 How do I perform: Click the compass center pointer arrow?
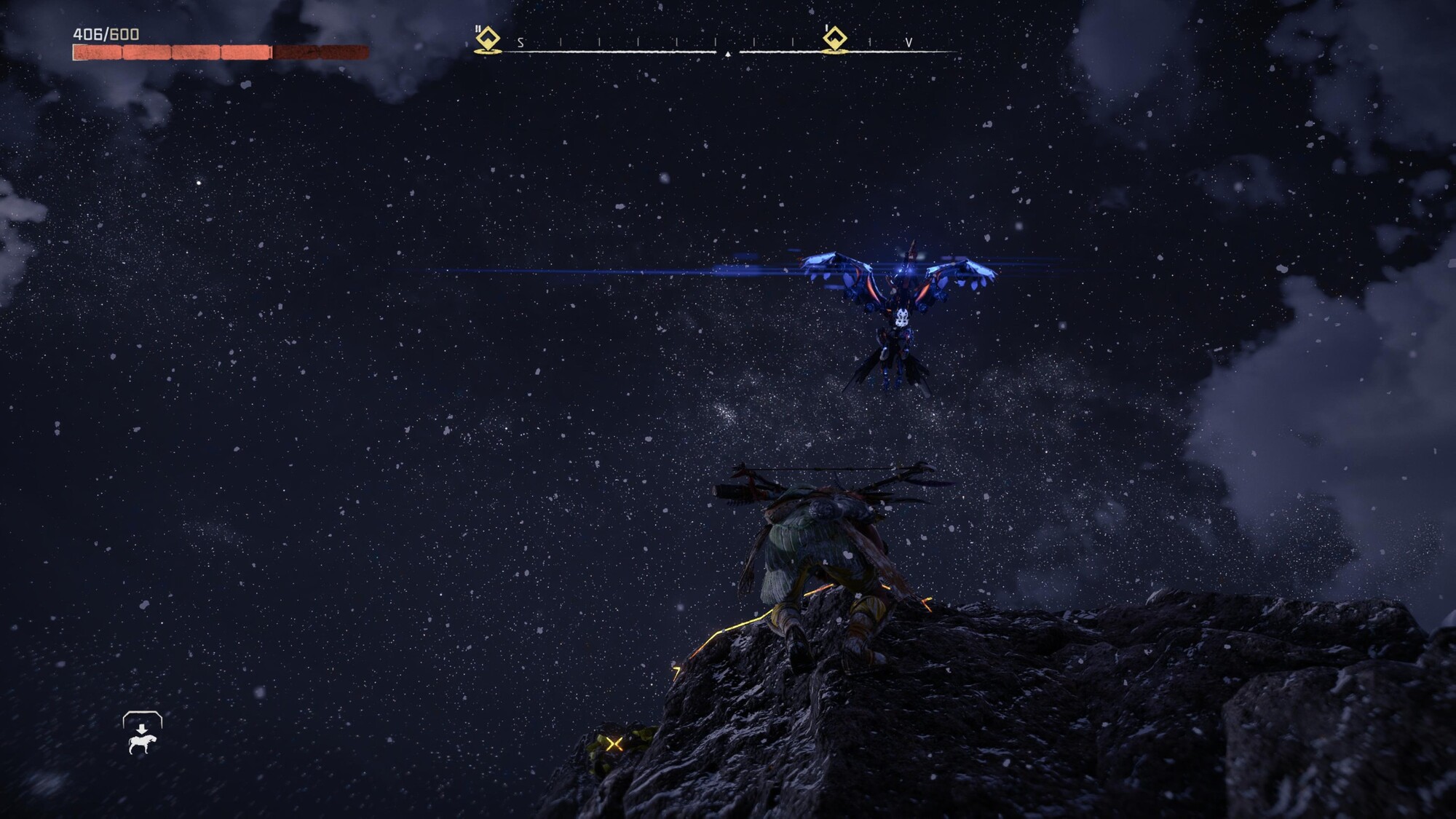727,53
